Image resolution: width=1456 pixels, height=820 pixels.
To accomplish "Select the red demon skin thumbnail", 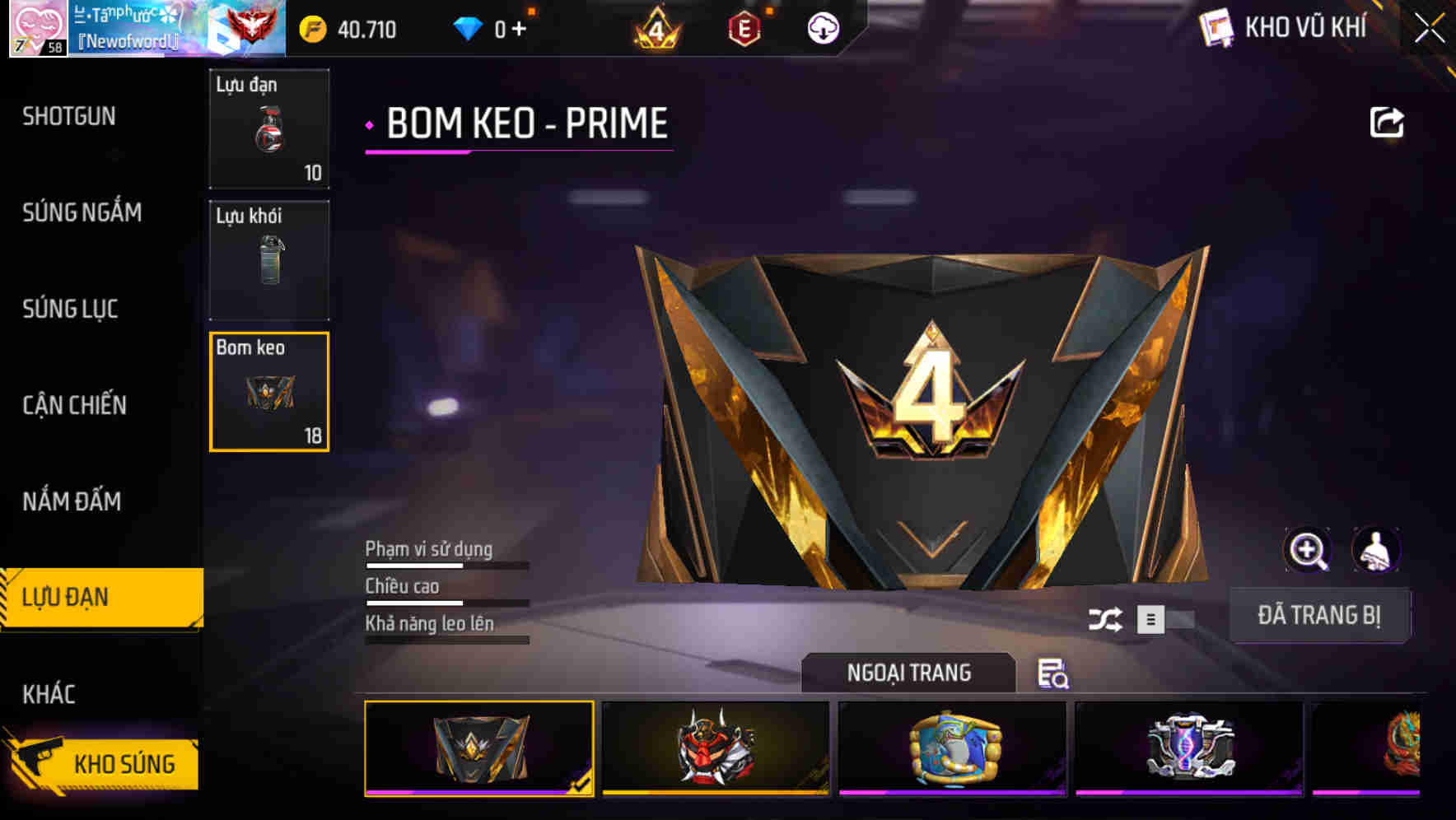I will tap(713, 748).
